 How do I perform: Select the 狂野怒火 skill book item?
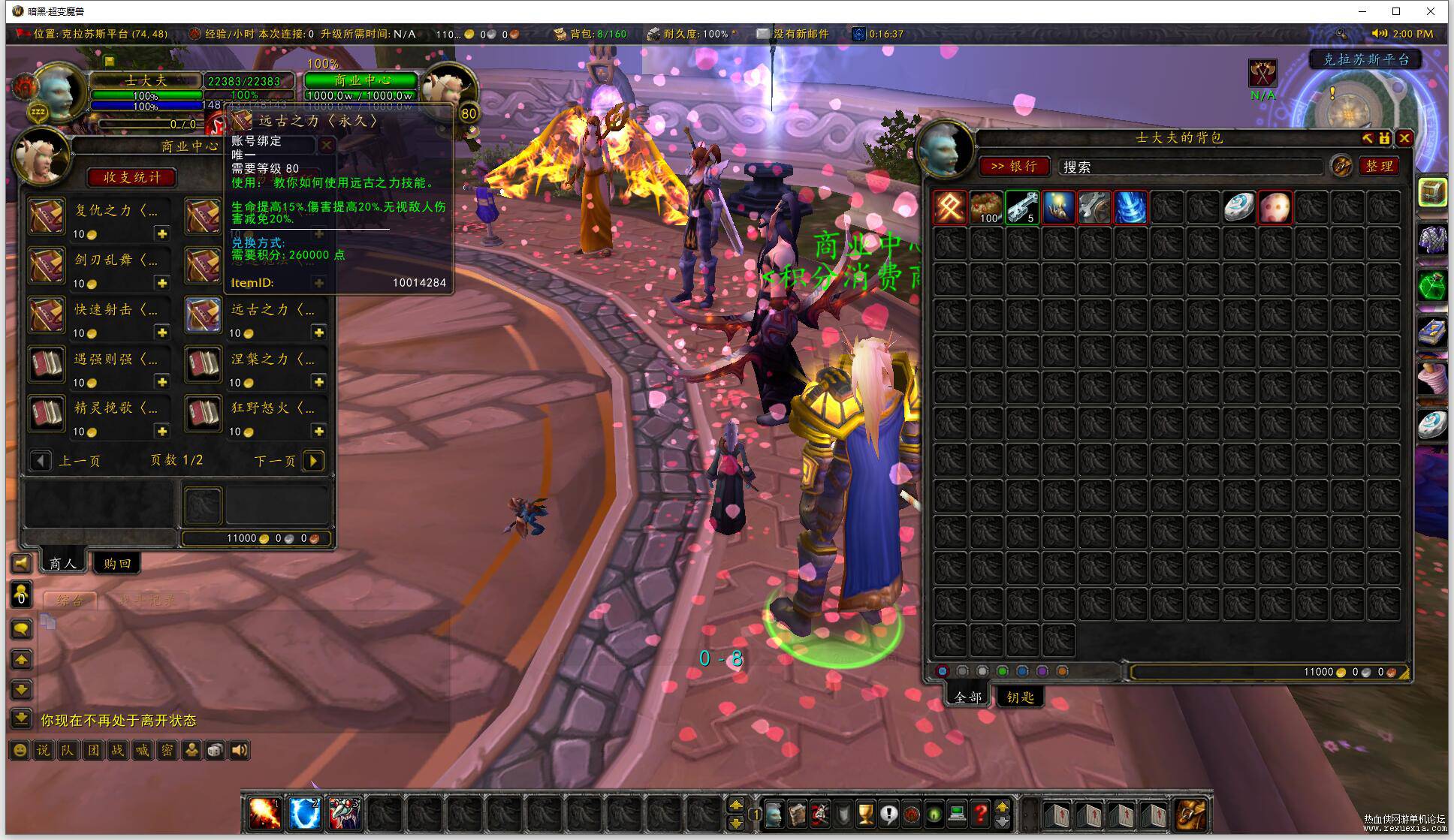click(x=204, y=414)
